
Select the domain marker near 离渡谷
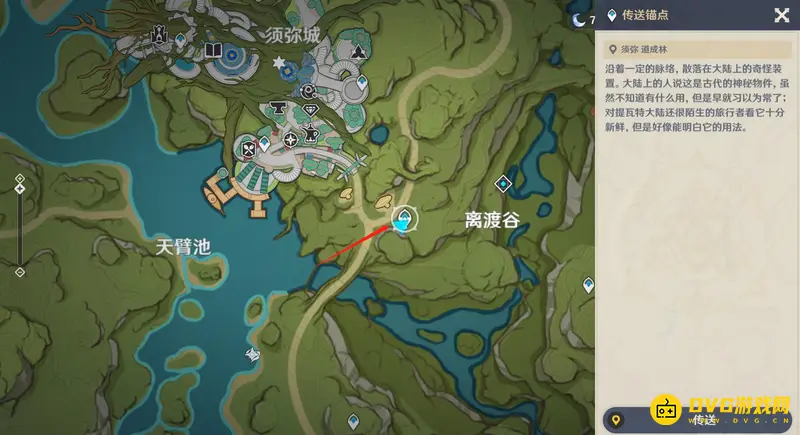pos(505,183)
